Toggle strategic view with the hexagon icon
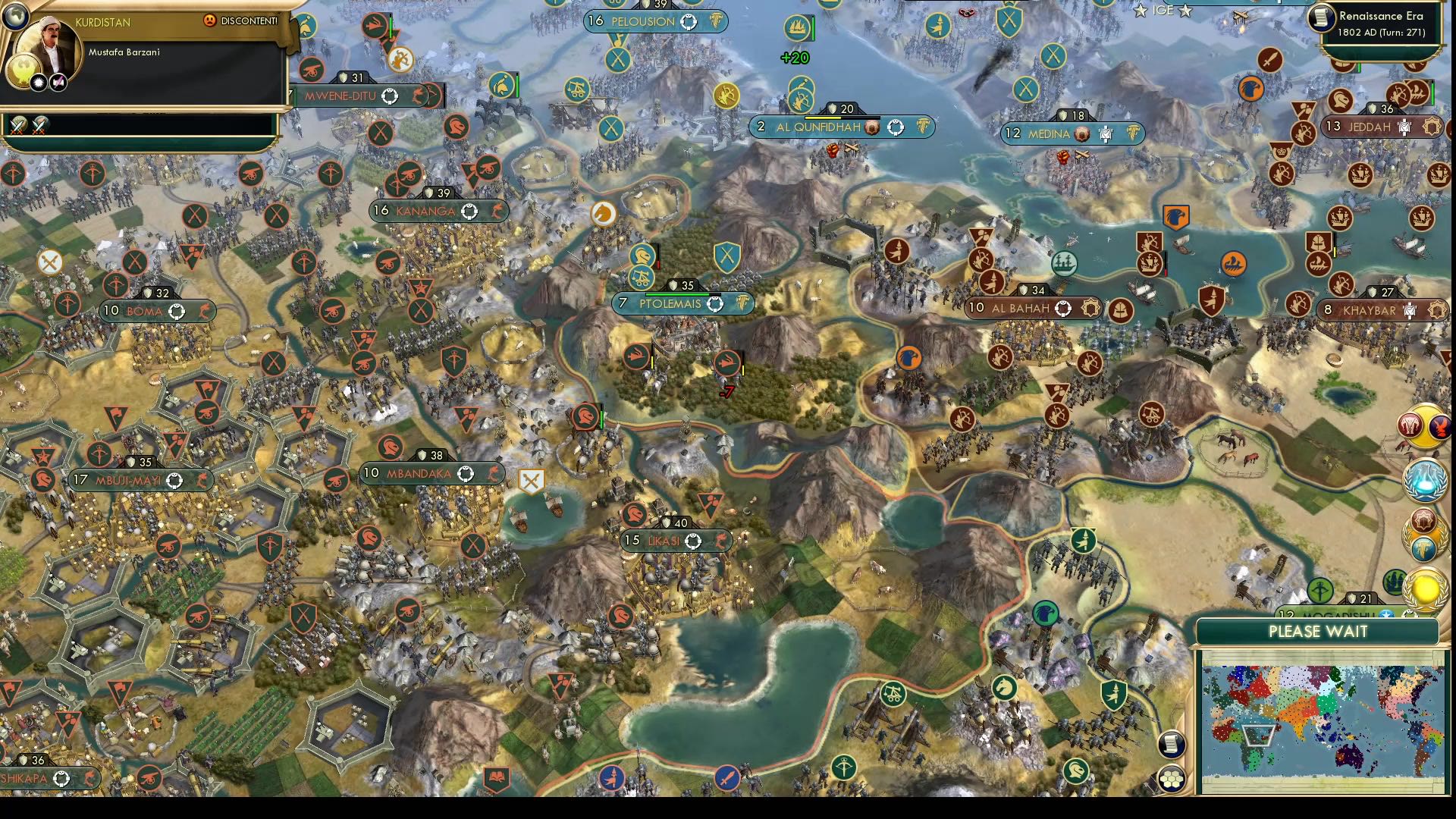Screen dimensions: 1456x819 coord(1172,778)
